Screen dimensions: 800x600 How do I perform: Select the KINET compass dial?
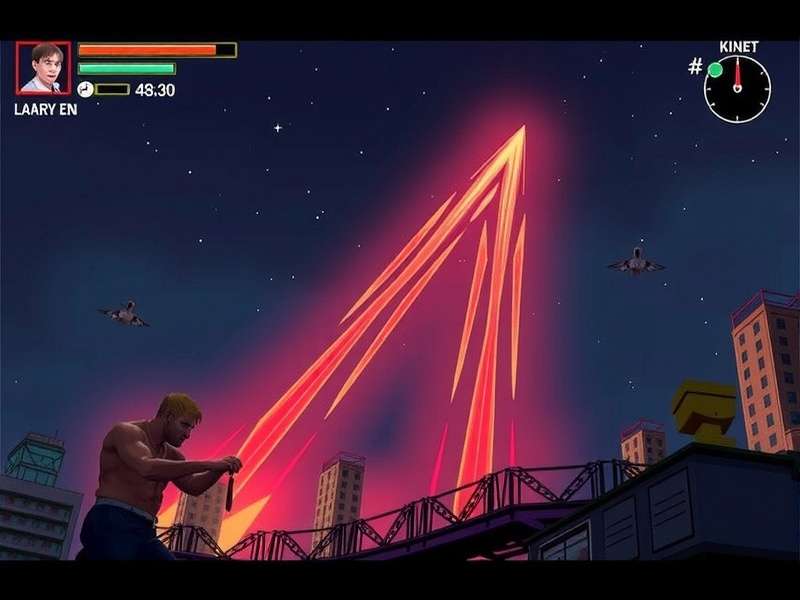737,89
